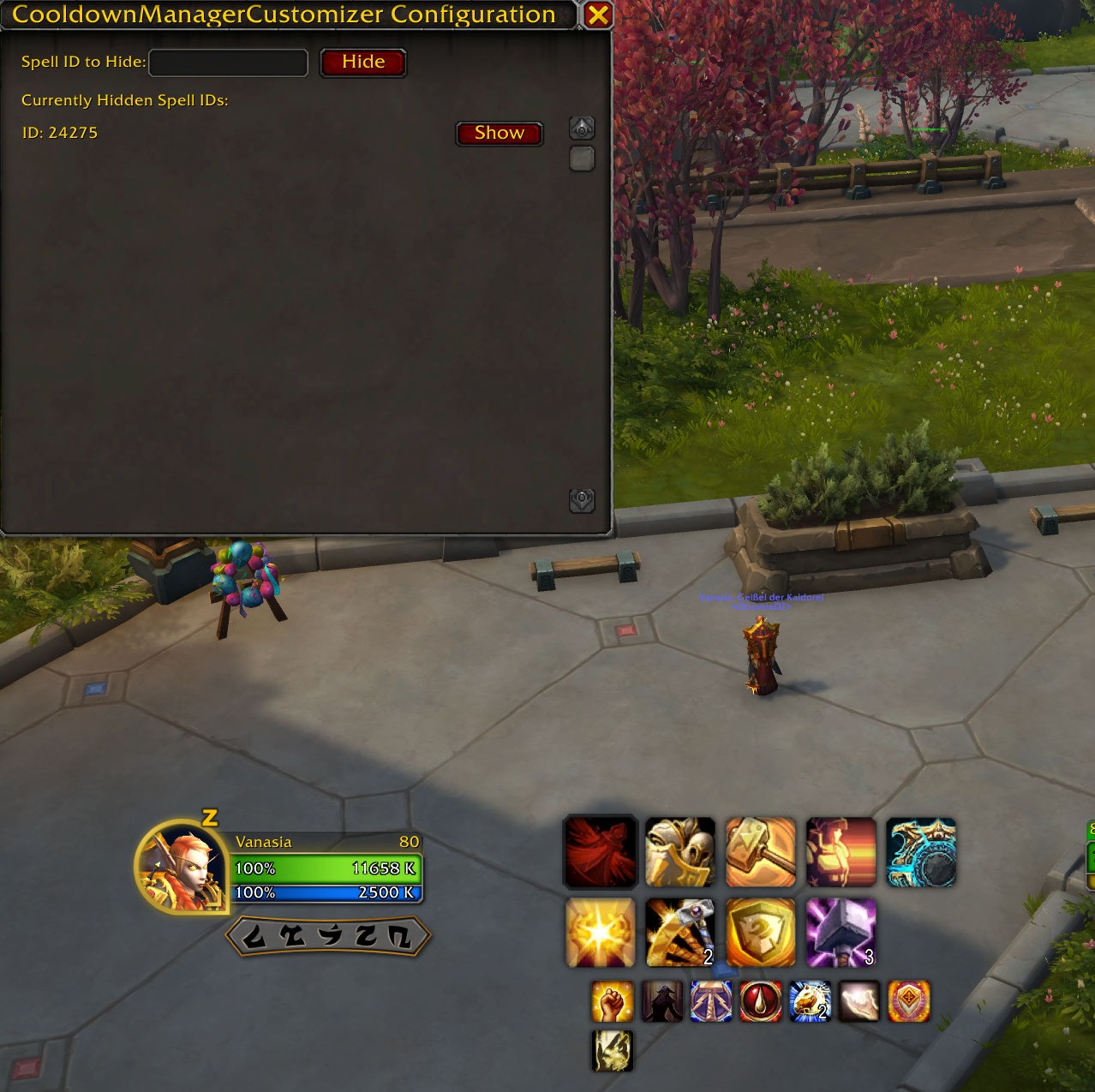Viewport: 1095px width, 1092px height.
Task: Use the golden shield ability
Action: (761, 933)
